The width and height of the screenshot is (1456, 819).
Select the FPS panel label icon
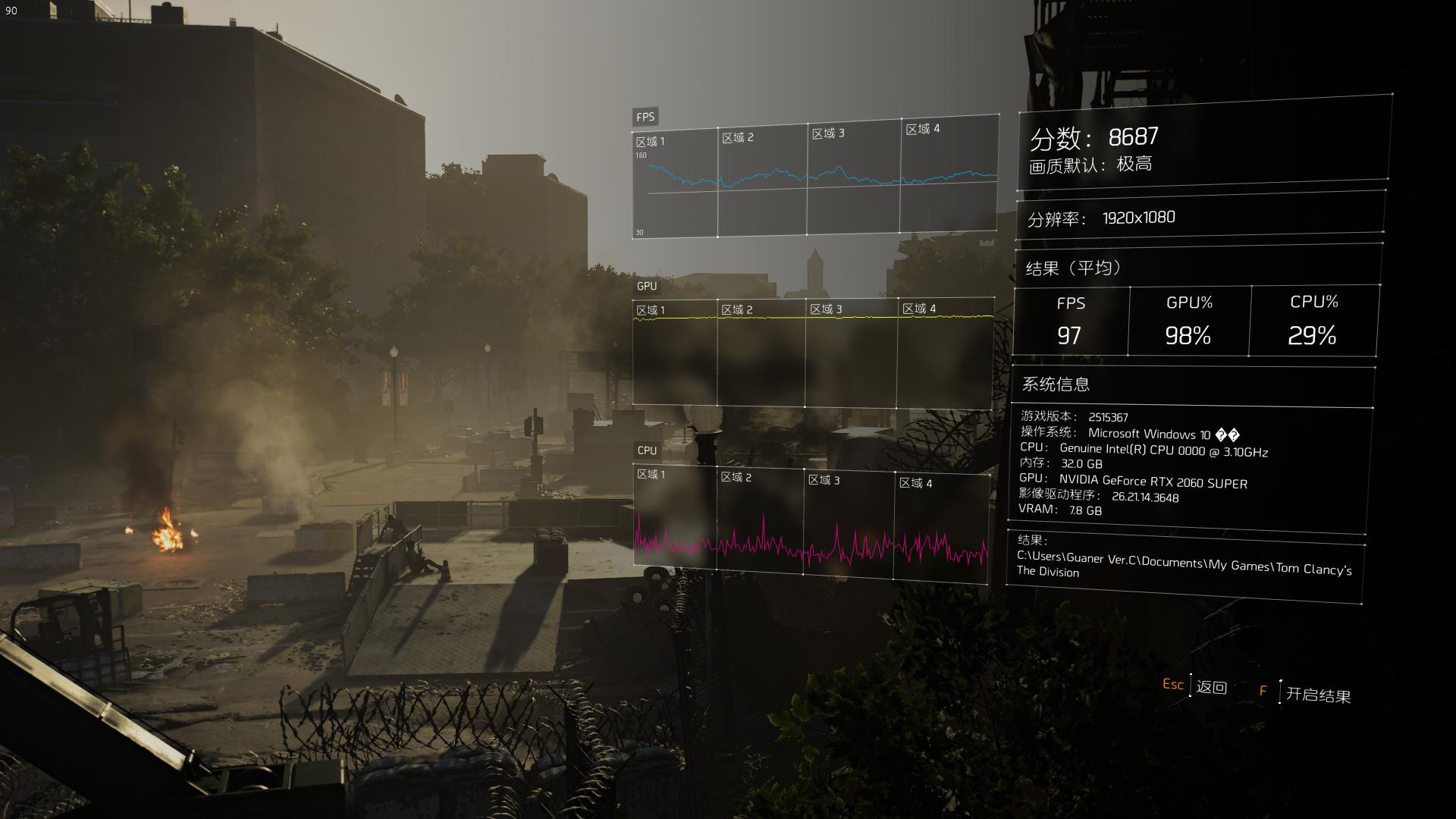(645, 117)
